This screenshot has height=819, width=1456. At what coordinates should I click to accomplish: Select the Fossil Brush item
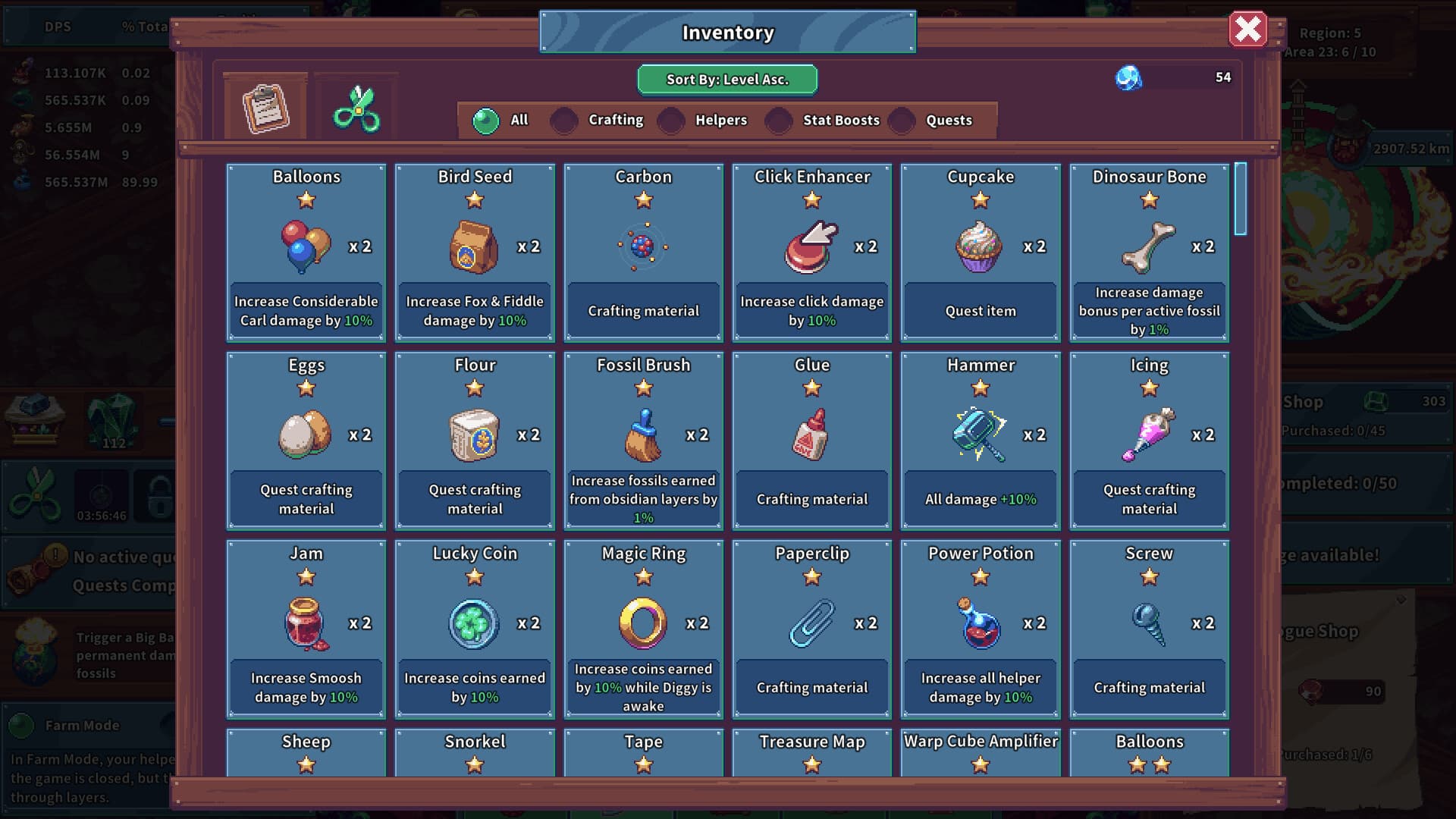click(643, 440)
